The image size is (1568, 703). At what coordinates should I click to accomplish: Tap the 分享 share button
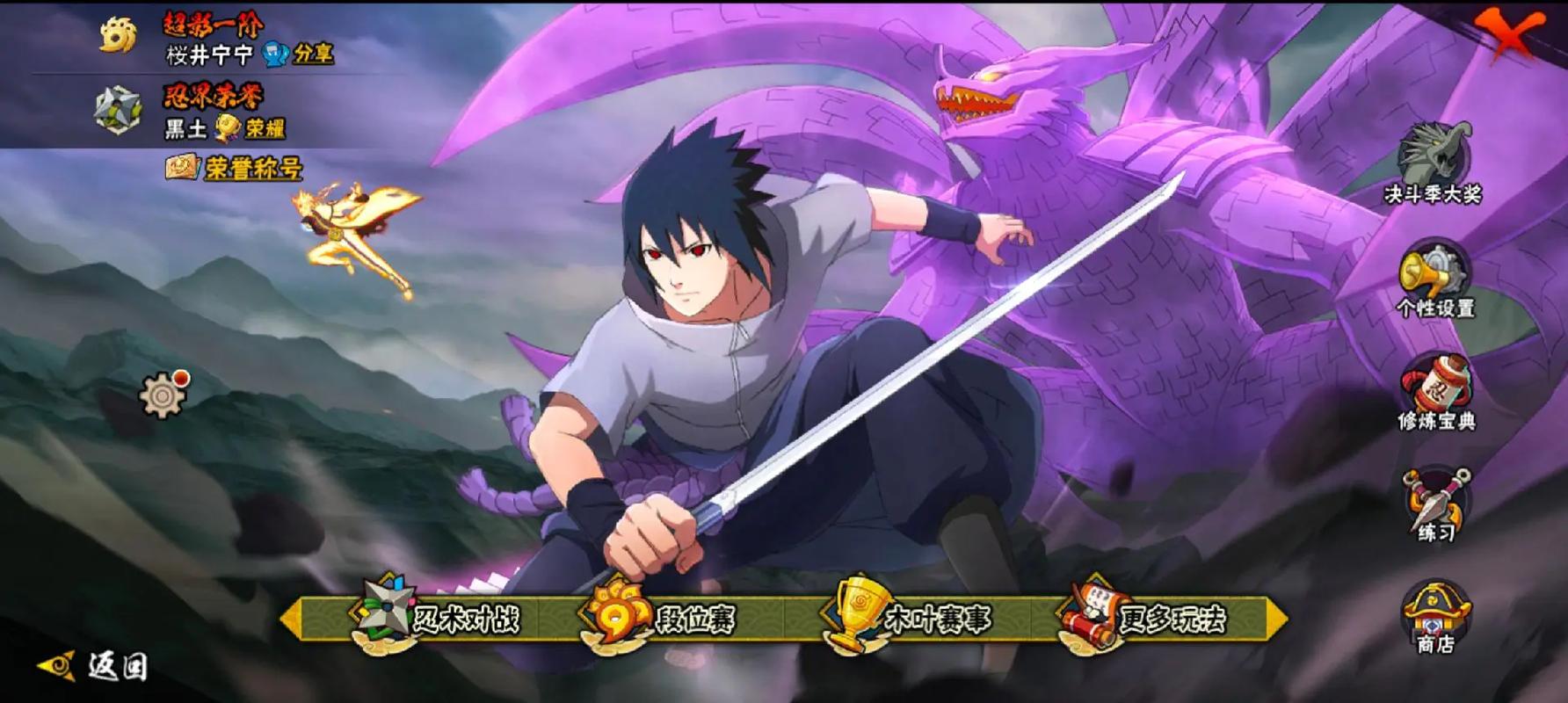tap(299, 54)
